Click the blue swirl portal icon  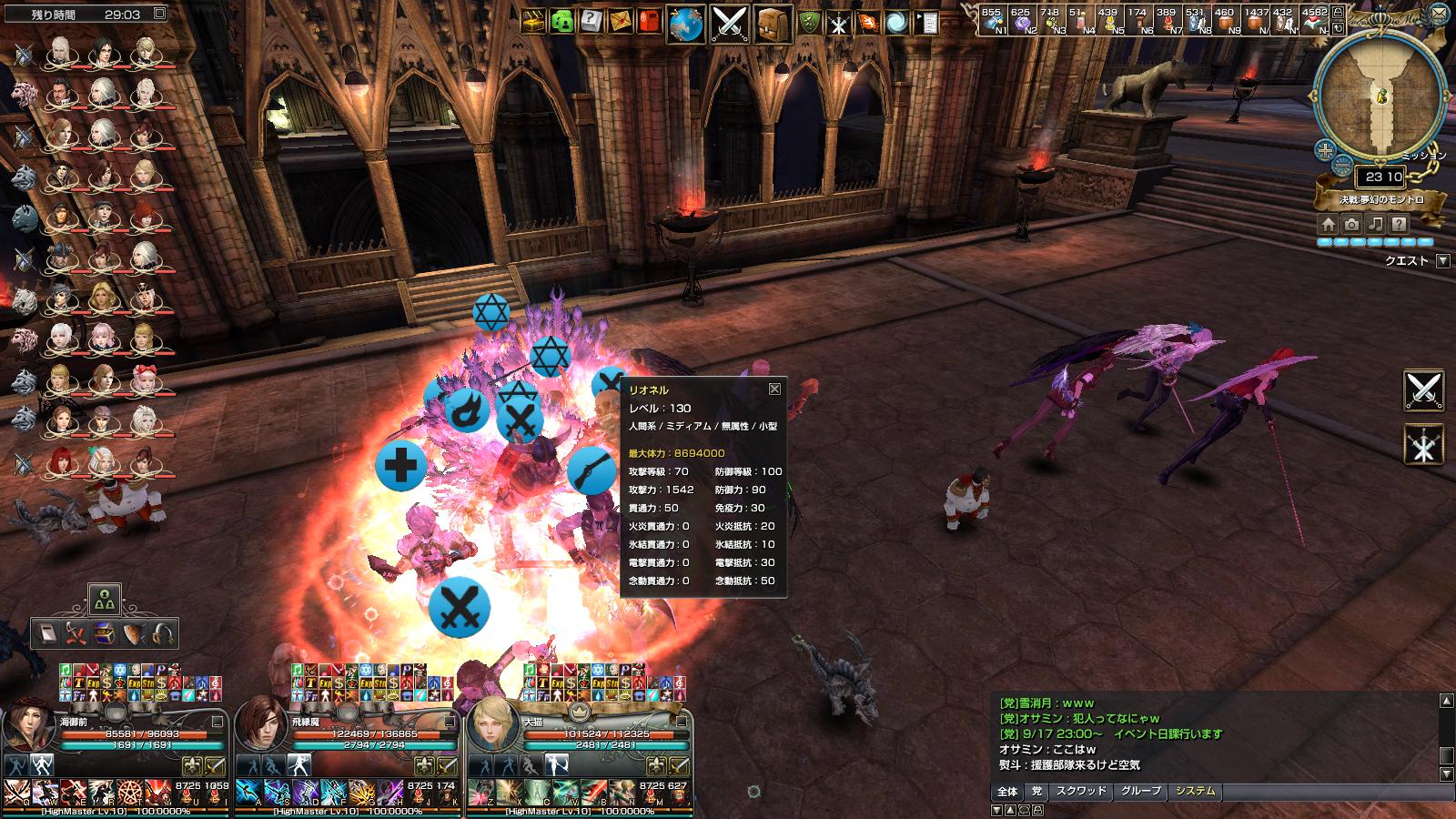tap(896, 22)
